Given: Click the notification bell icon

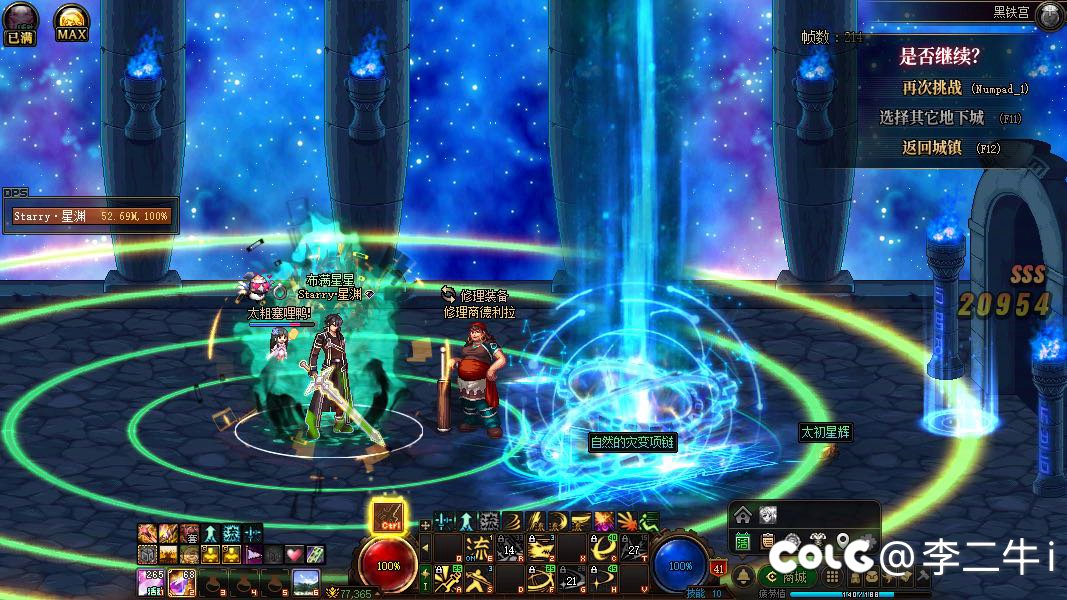Looking at the screenshot, I should click(x=743, y=577).
